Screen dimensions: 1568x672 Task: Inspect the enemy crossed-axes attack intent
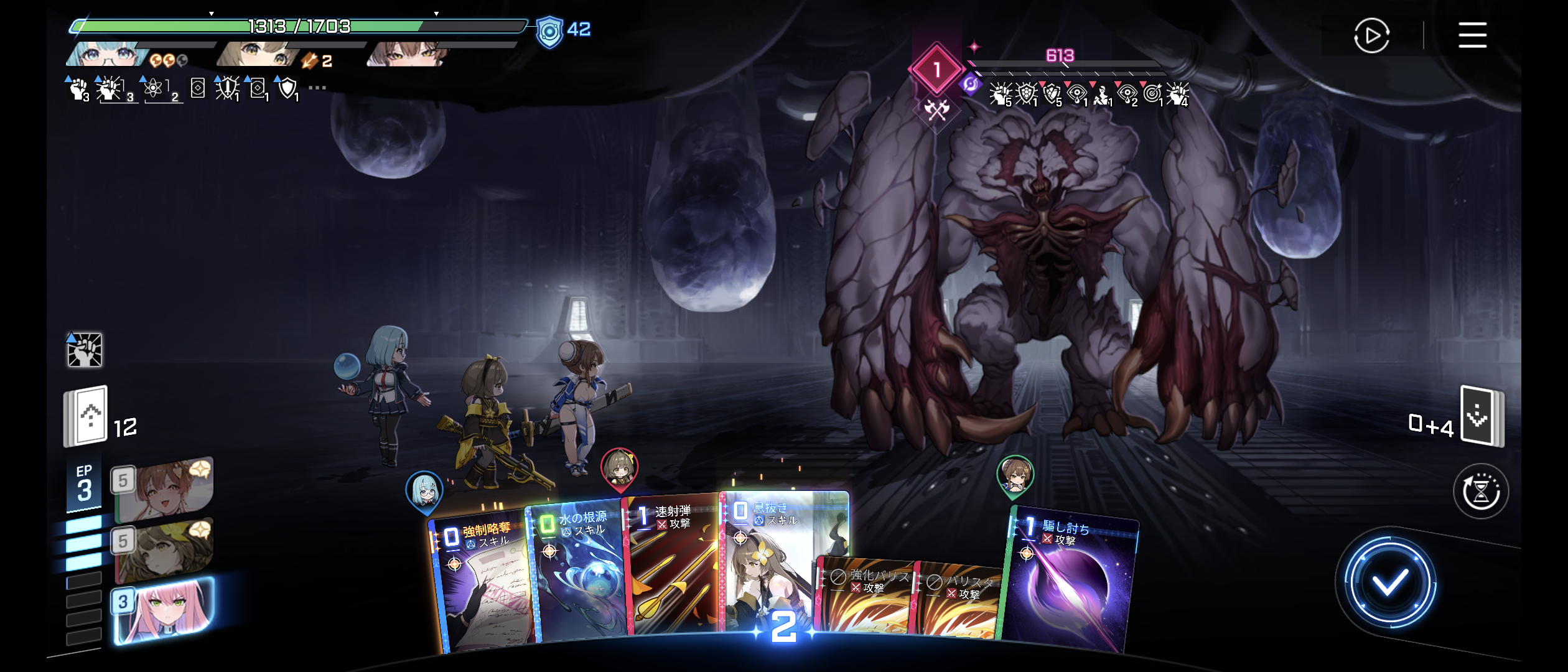tap(936, 110)
